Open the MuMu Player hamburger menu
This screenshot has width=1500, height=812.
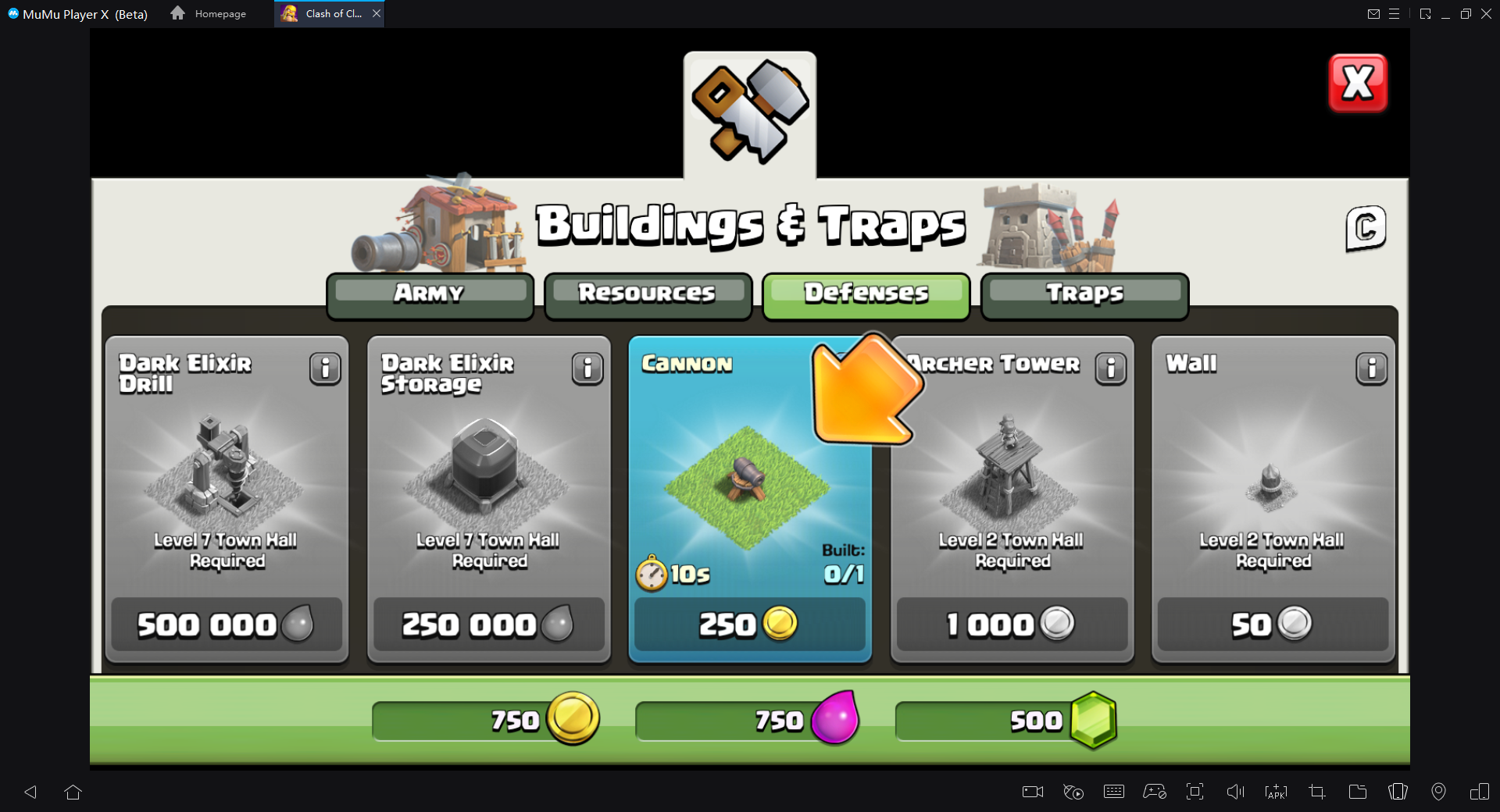tap(1396, 13)
